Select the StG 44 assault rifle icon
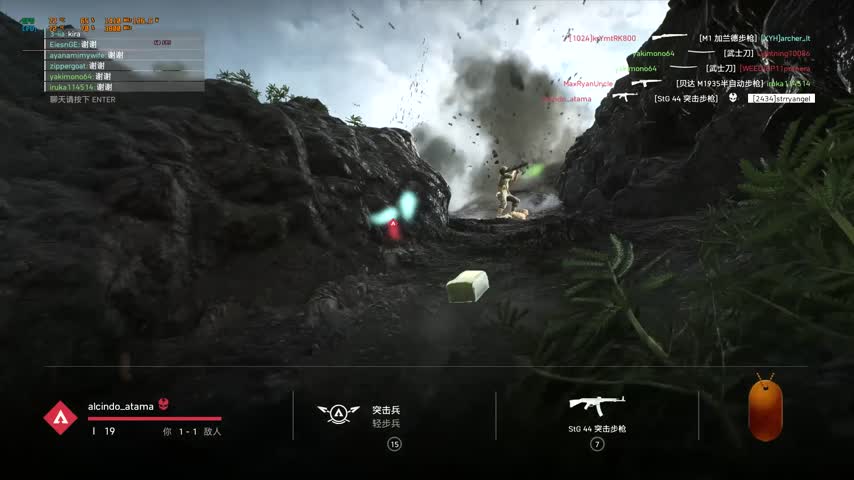This screenshot has height=480, width=854. pos(597,404)
